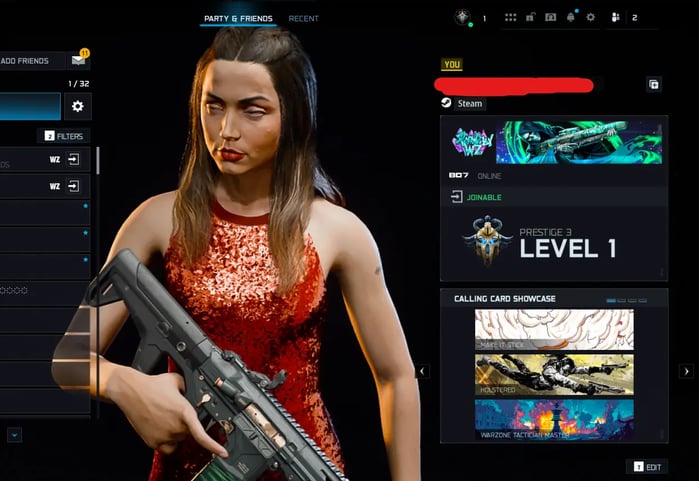The width and height of the screenshot is (699, 481).
Task: Select the Made It Stick calling card
Action: tap(553, 329)
